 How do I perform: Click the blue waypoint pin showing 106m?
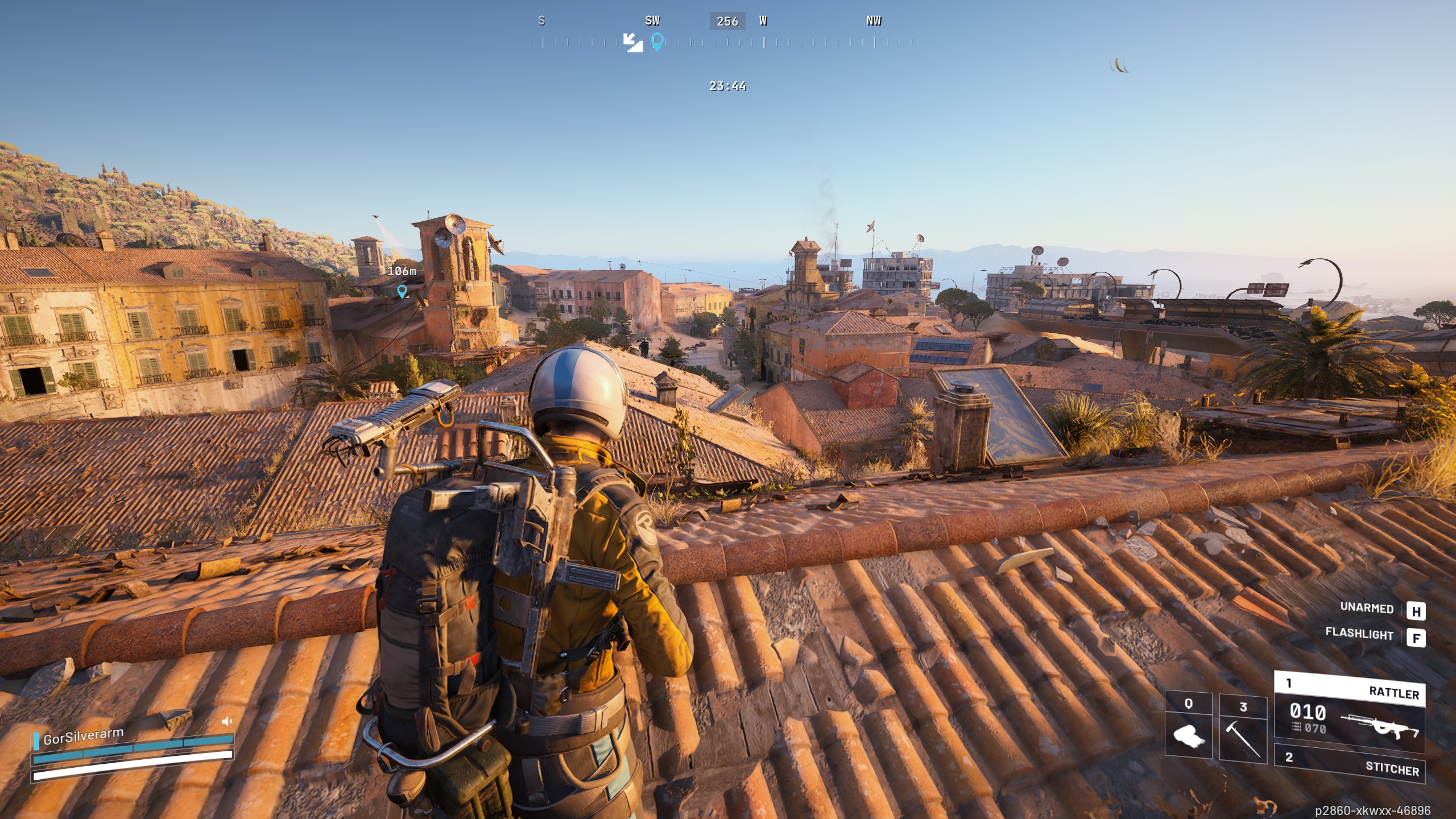click(402, 291)
